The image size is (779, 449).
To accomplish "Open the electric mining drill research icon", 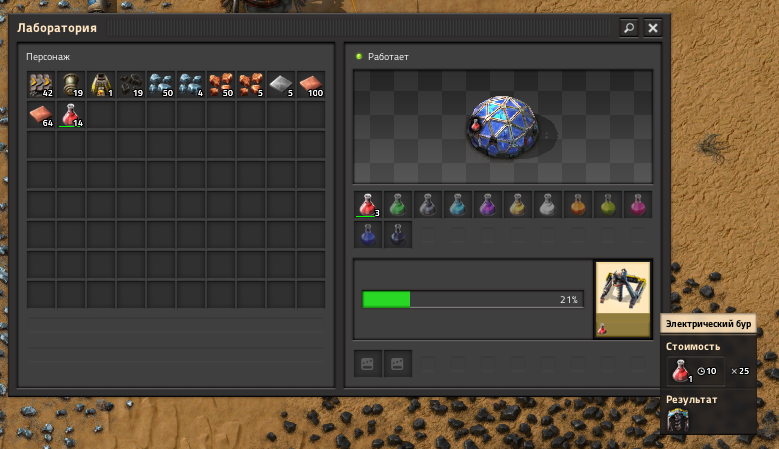I will click(622, 299).
